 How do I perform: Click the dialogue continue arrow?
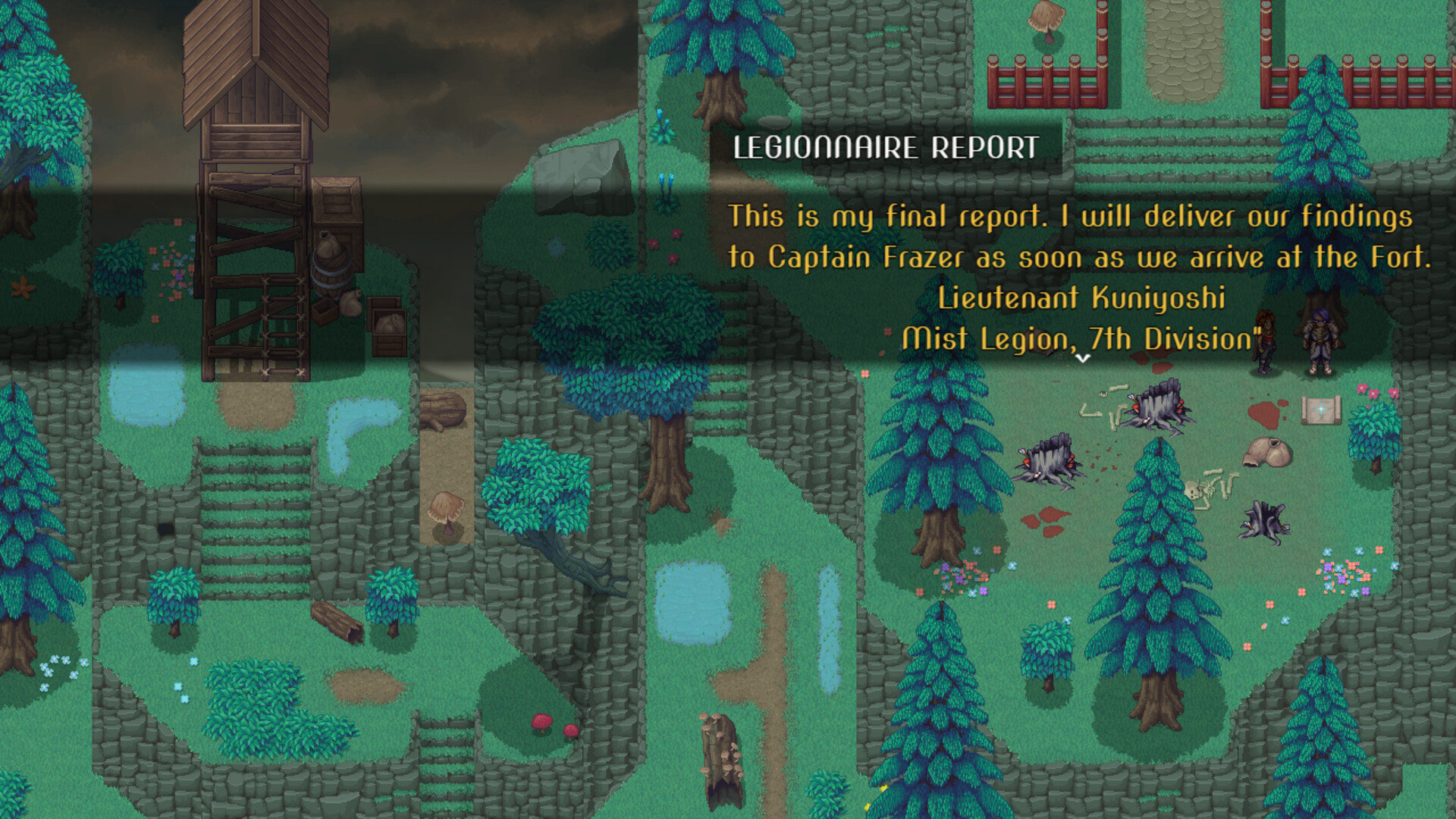click(1083, 358)
